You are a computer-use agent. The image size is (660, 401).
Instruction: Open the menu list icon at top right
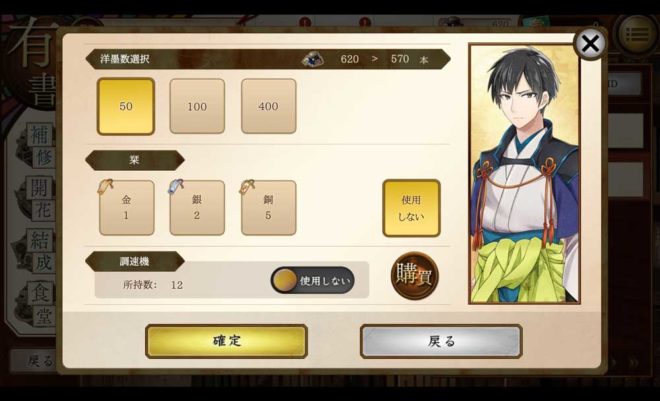[x=636, y=35]
